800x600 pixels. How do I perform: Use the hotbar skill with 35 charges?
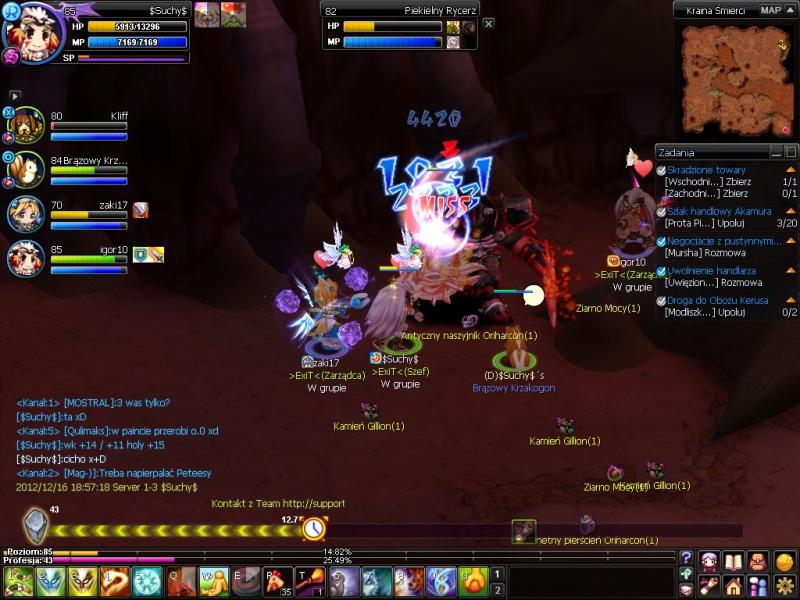coord(276,581)
